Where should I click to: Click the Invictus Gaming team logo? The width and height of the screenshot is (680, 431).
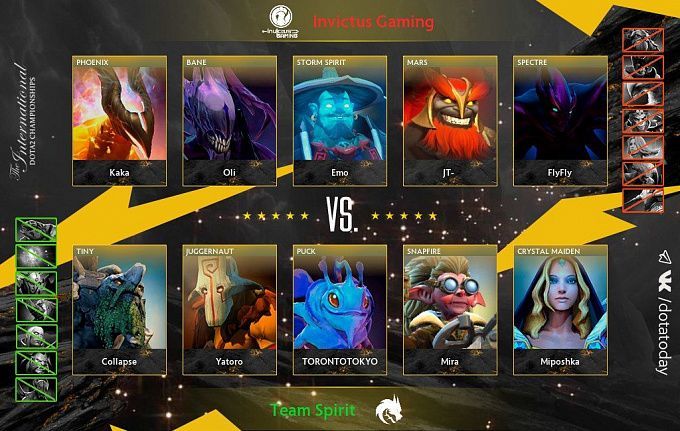tap(282, 21)
